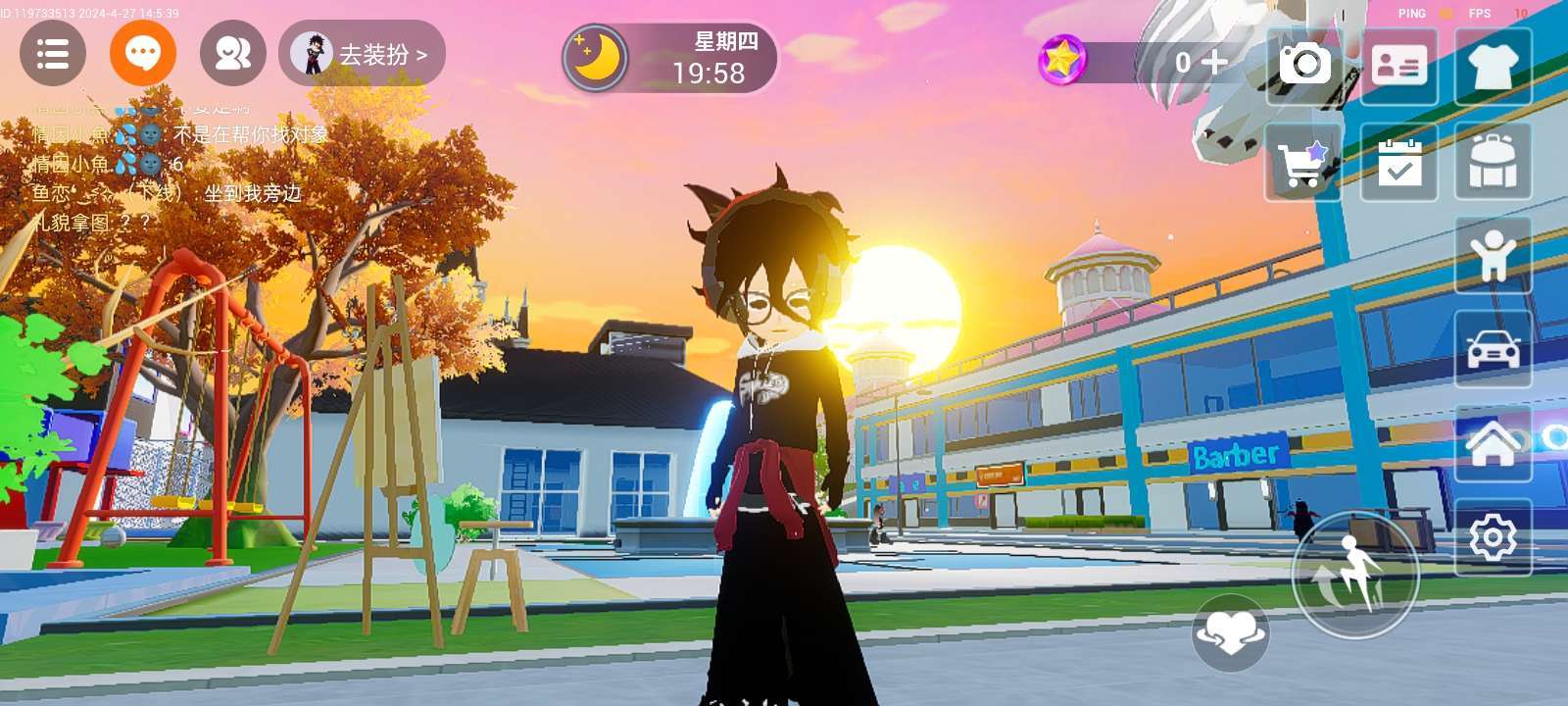Open the shopping cart store
This screenshot has width=1568, height=706.
[1304, 162]
